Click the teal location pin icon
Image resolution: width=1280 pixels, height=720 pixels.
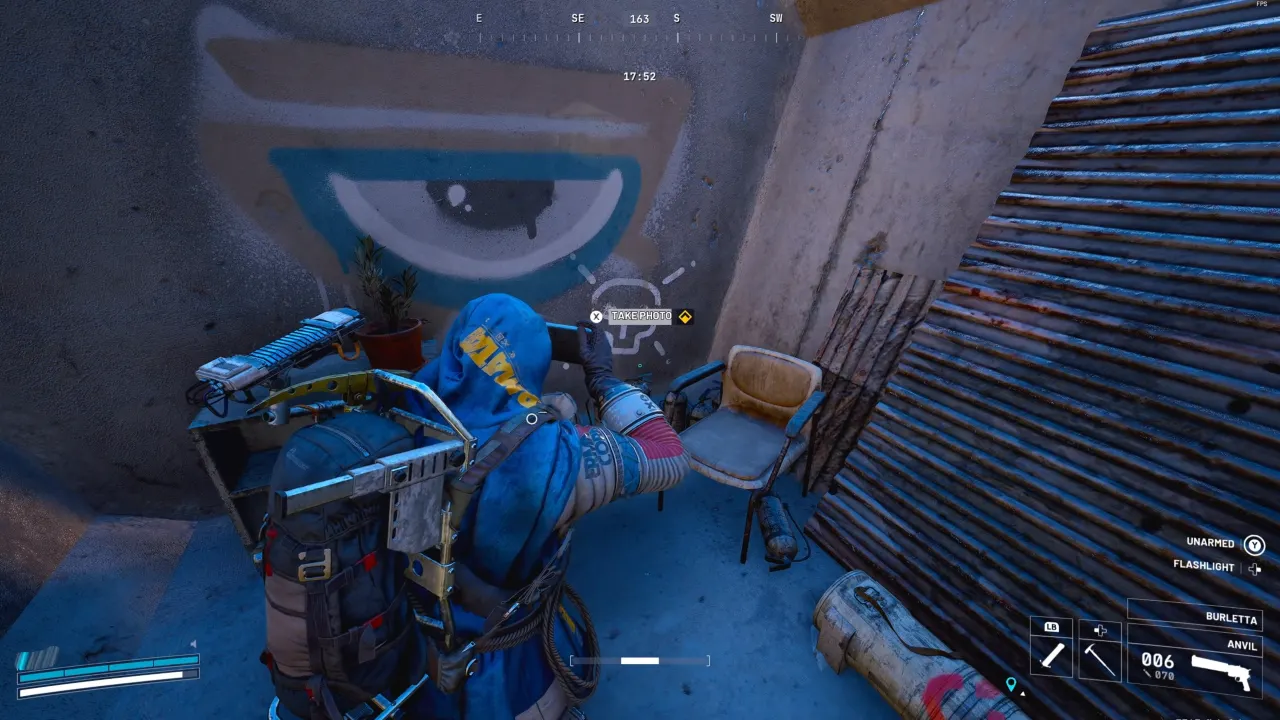[1011, 685]
